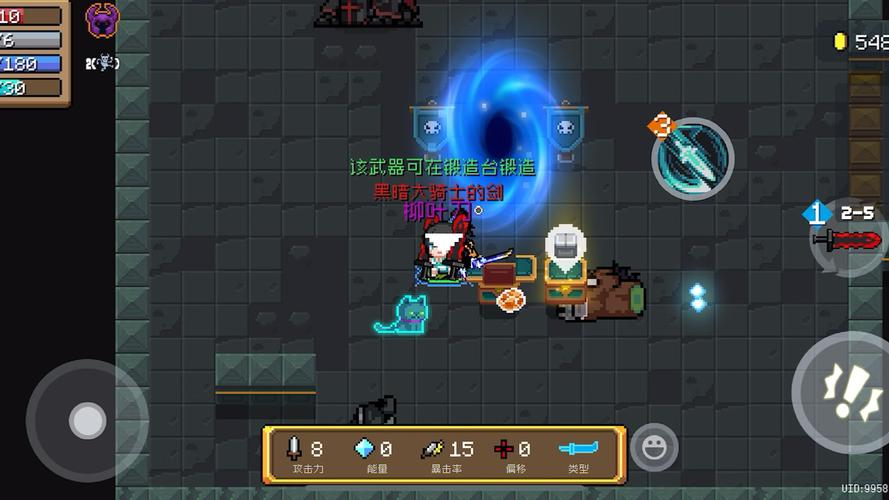Activate the dagger skill button
Image resolution: width=889 pixels, height=500 pixels.
tap(693, 158)
